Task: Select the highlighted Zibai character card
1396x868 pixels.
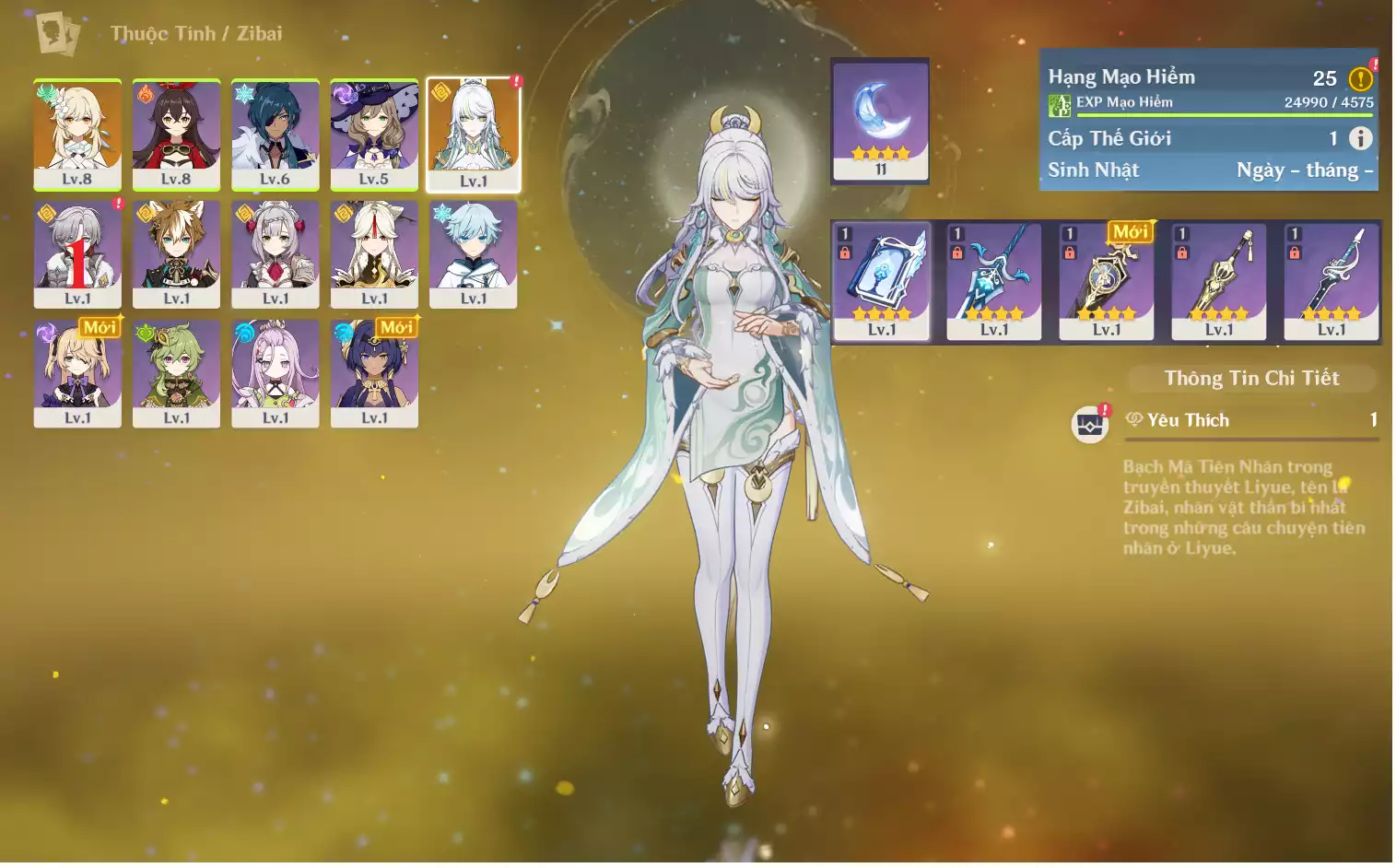Action: click(x=474, y=135)
